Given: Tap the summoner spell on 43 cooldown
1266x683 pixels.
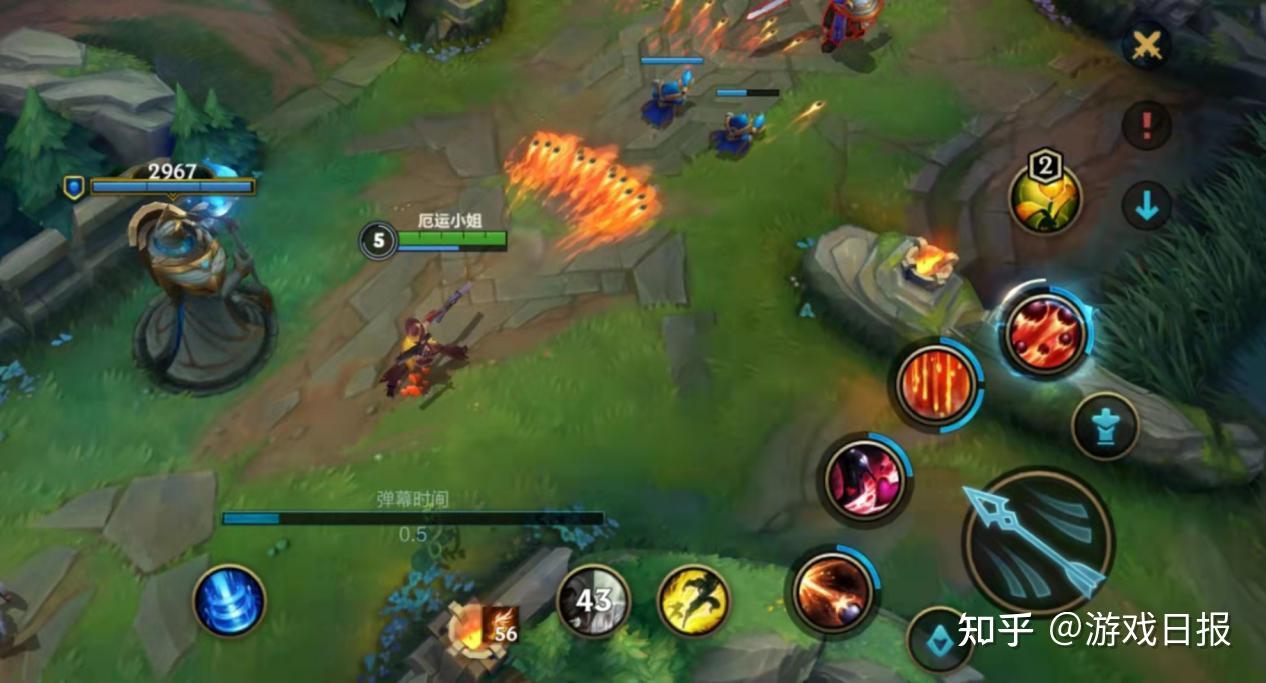Looking at the screenshot, I should tap(593, 600).
